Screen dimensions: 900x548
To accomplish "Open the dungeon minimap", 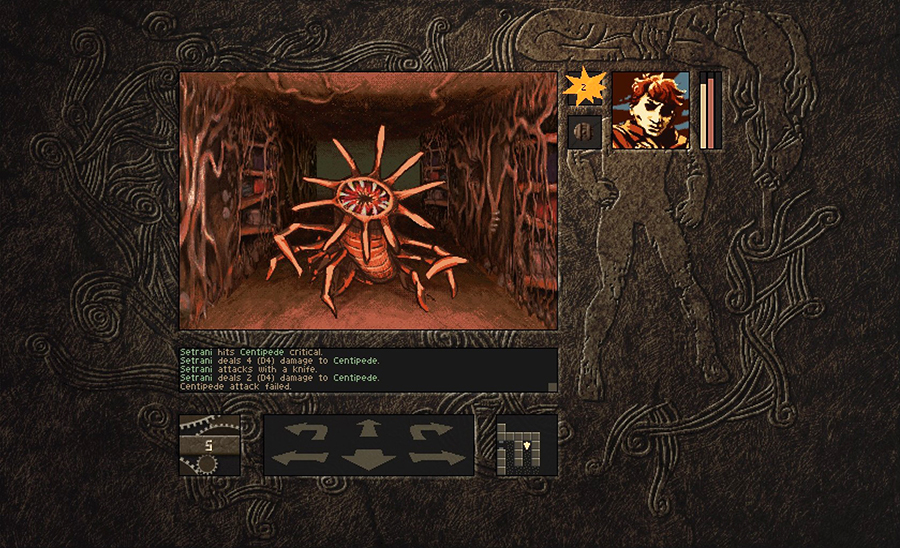I will (526, 446).
